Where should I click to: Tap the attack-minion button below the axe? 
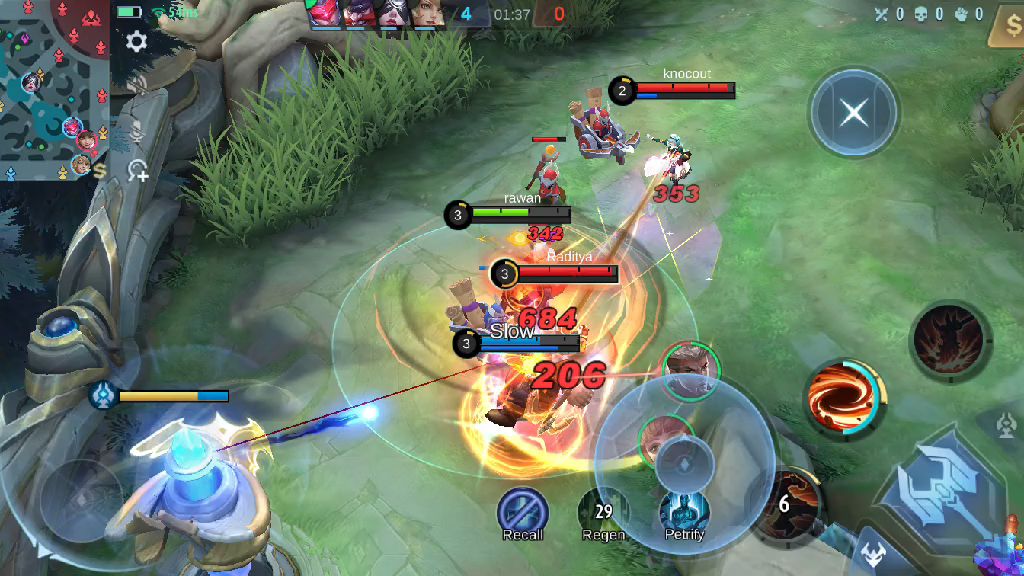872,556
